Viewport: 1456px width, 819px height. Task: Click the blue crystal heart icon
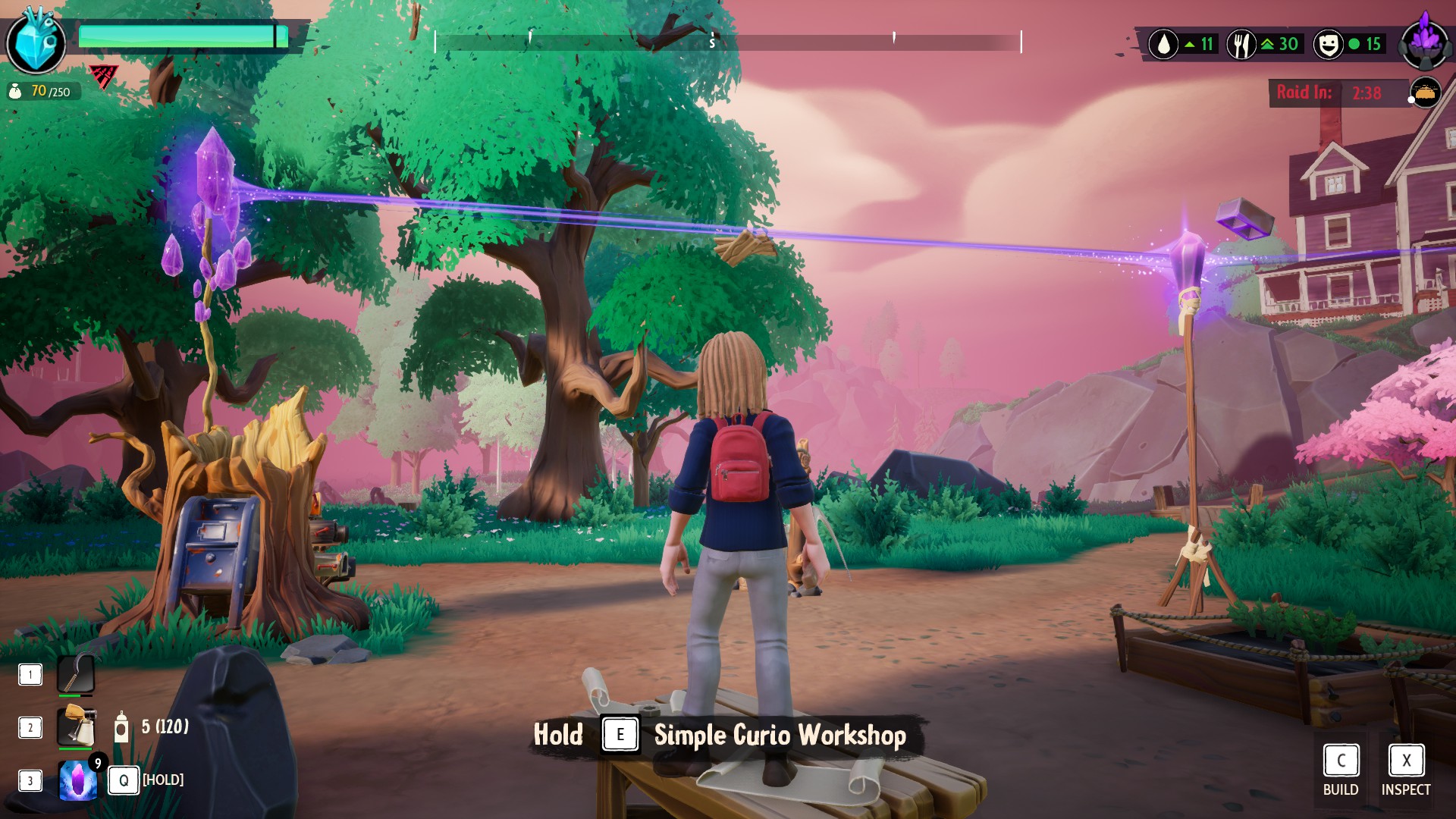pyautogui.click(x=35, y=42)
